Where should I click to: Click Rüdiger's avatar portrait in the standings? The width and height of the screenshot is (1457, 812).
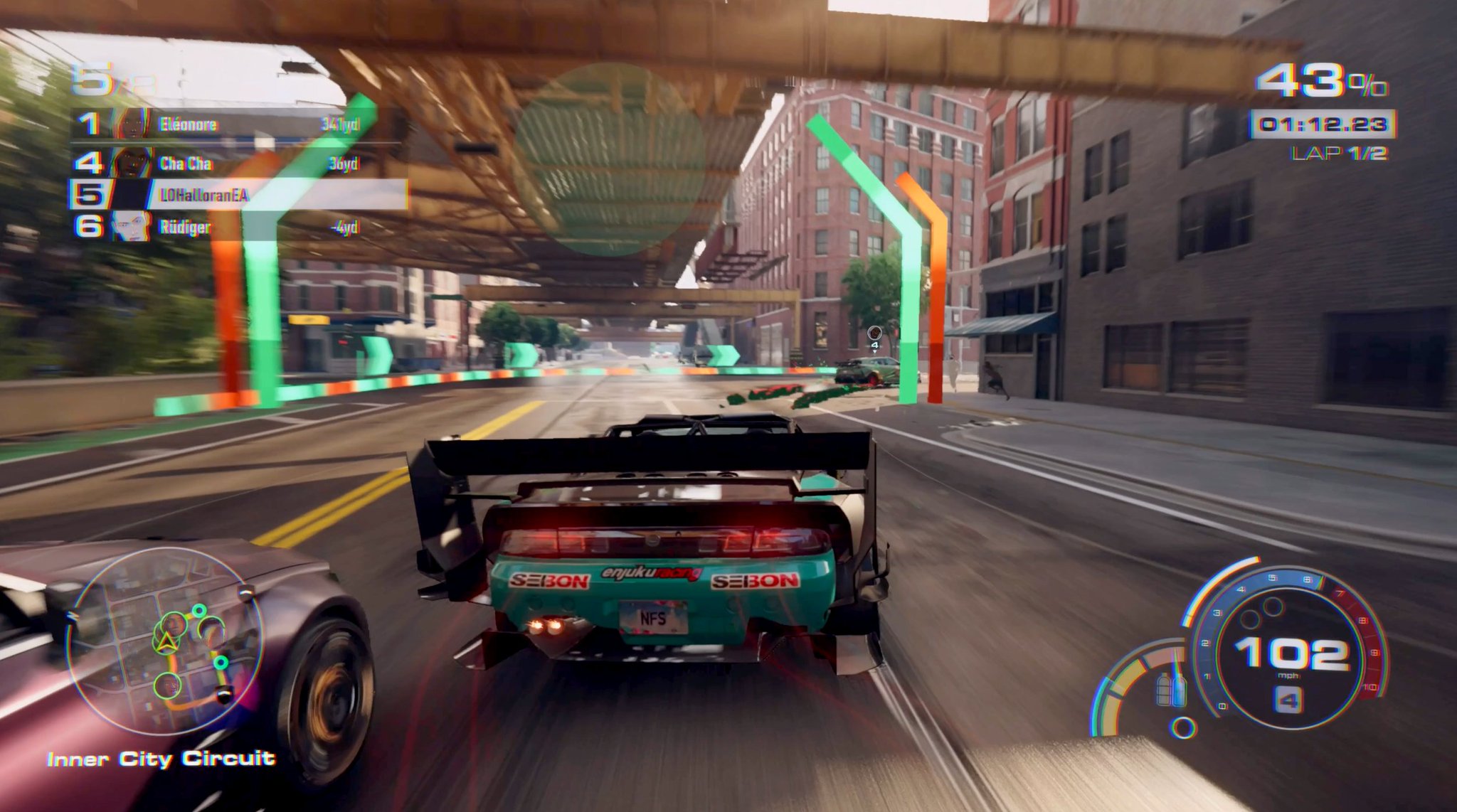point(129,227)
